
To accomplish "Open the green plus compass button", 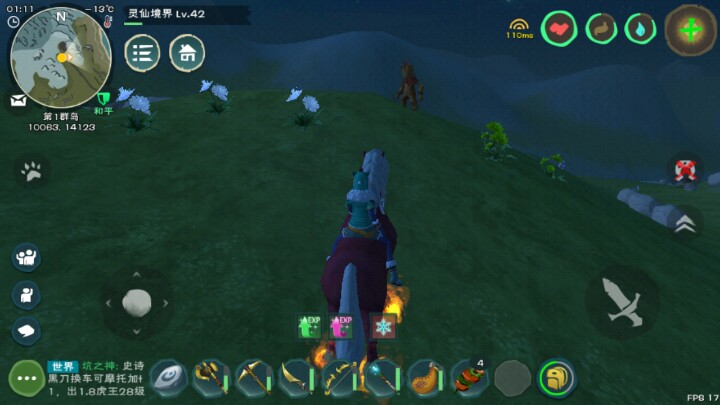I will (x=690, y=29).
